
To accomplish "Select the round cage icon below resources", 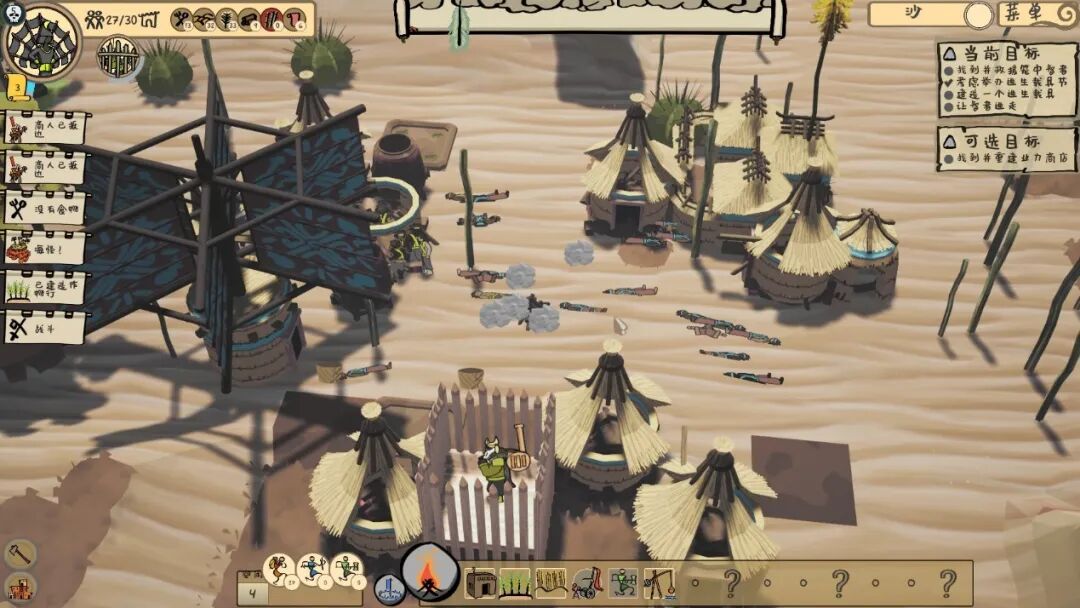I will (x=118, y=56).
